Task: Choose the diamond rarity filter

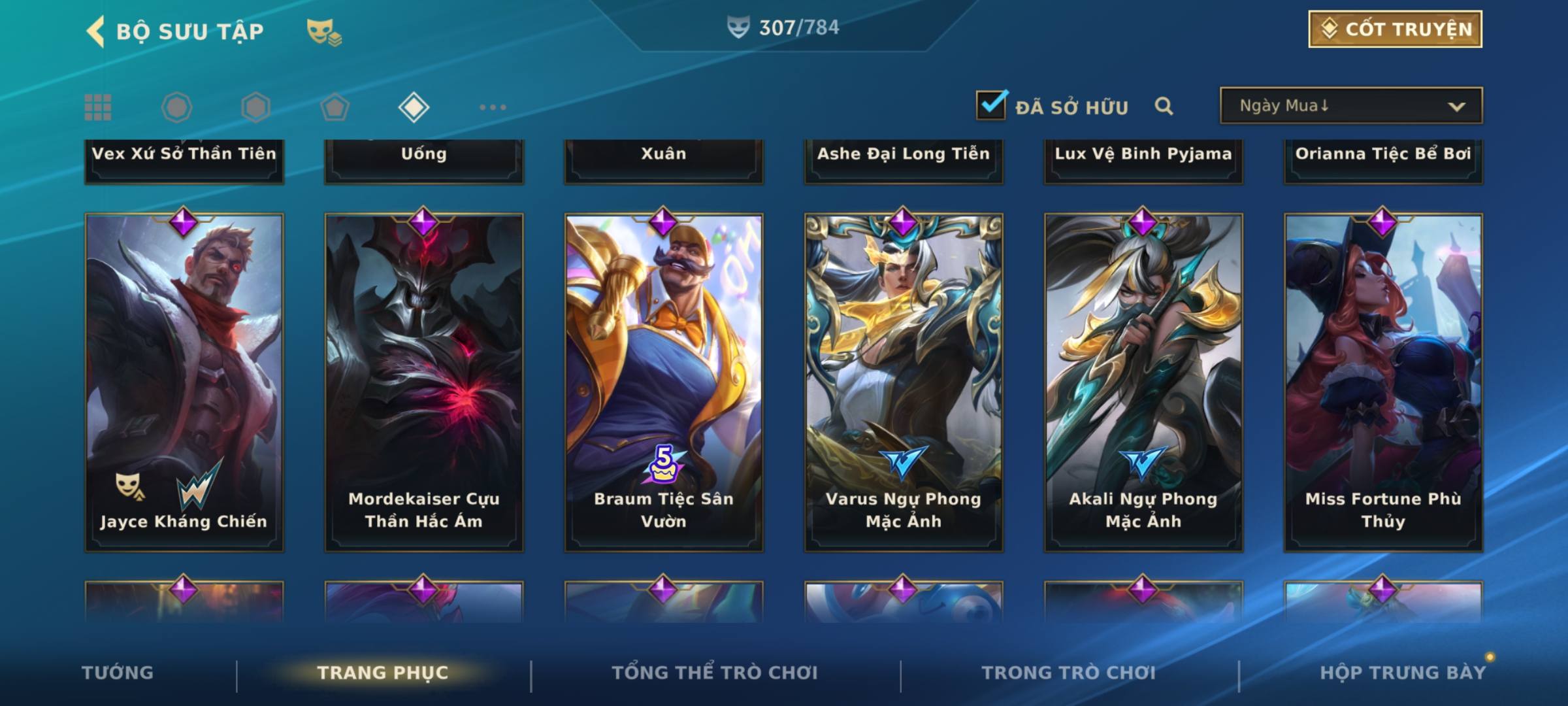Action: (x=414, y=107)
